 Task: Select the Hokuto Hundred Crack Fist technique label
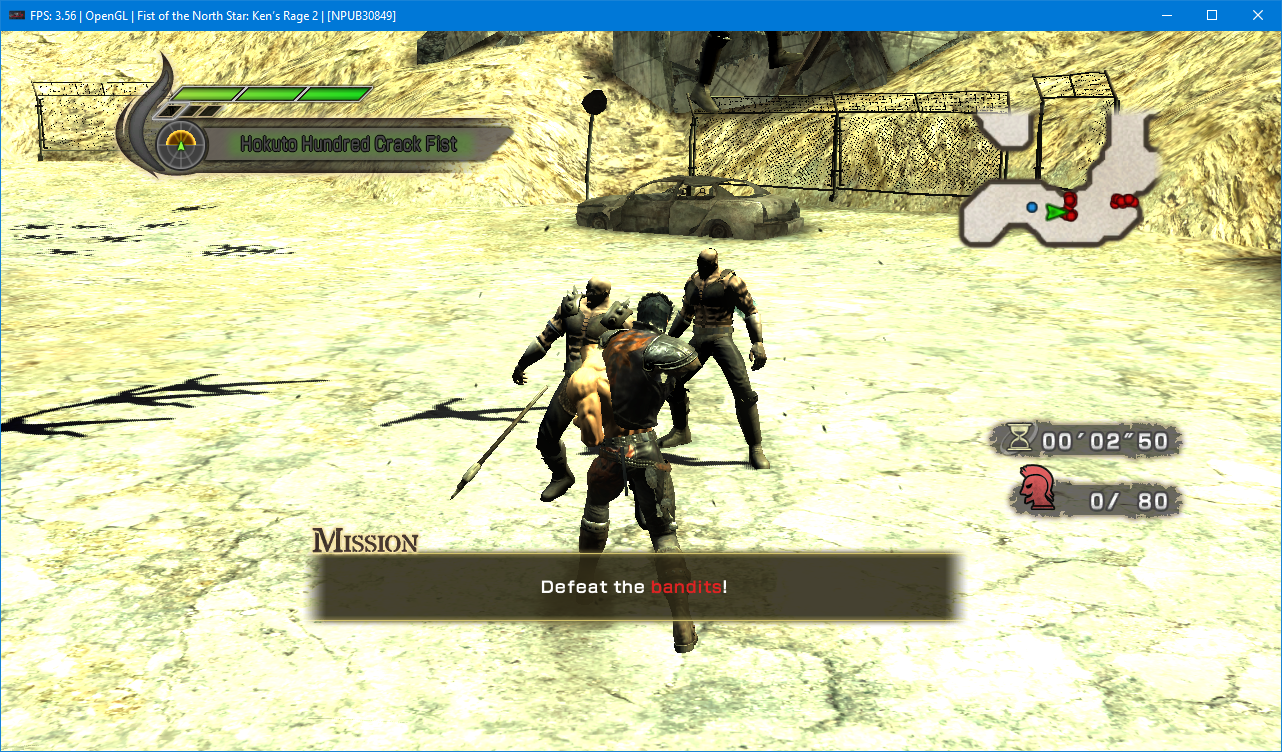[349, 144]
